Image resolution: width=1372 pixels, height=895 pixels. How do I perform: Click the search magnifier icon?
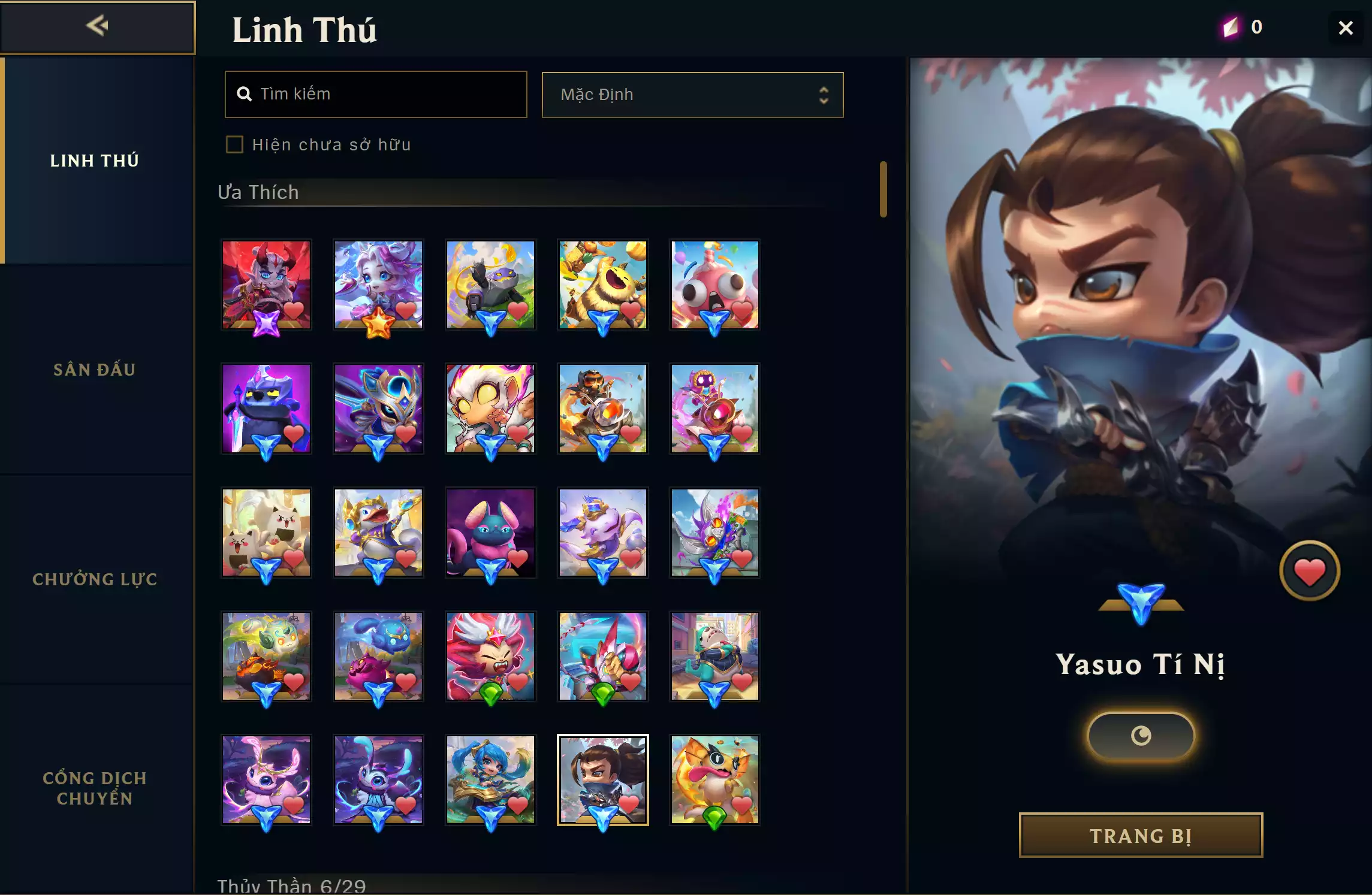pos(245,94)
